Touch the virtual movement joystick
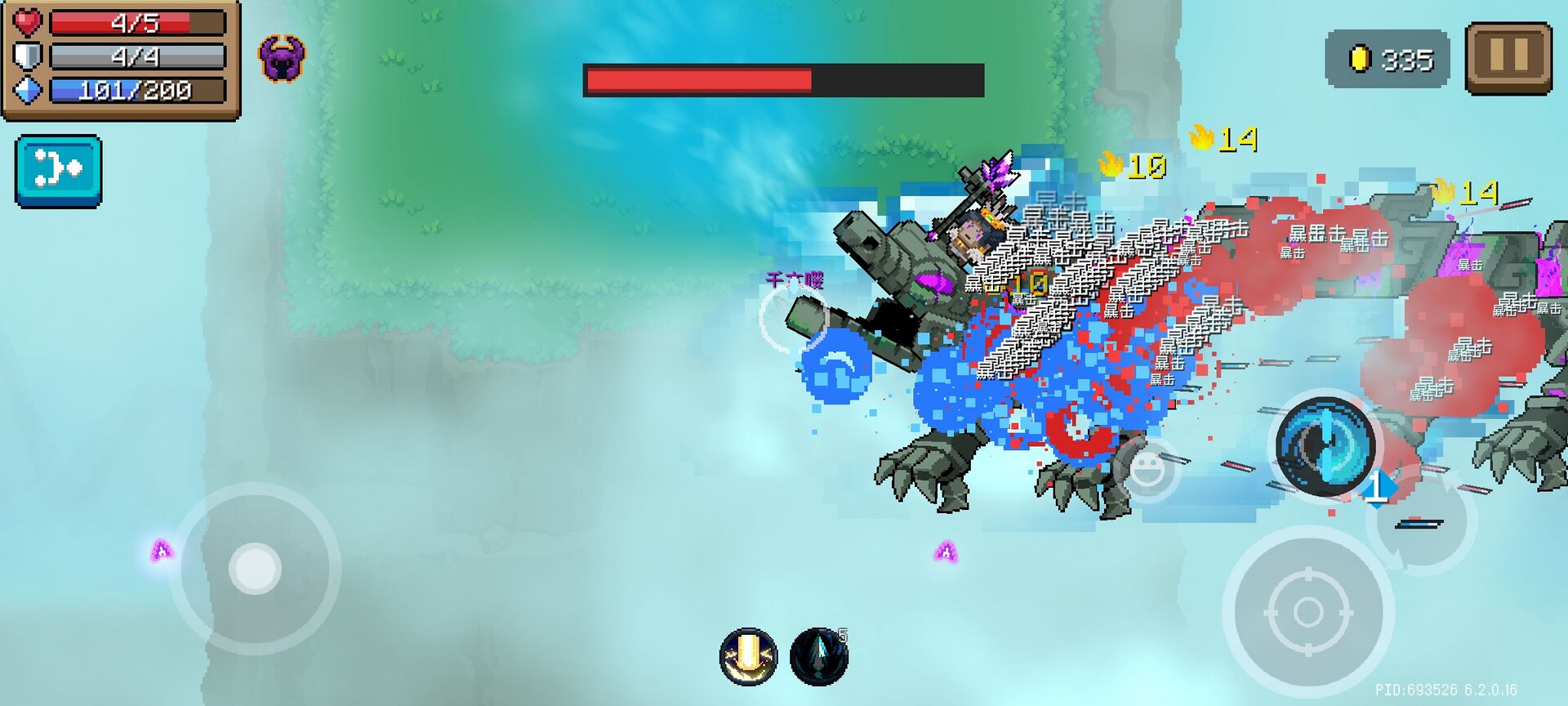The image size is (1568, 706). [255, 568]
